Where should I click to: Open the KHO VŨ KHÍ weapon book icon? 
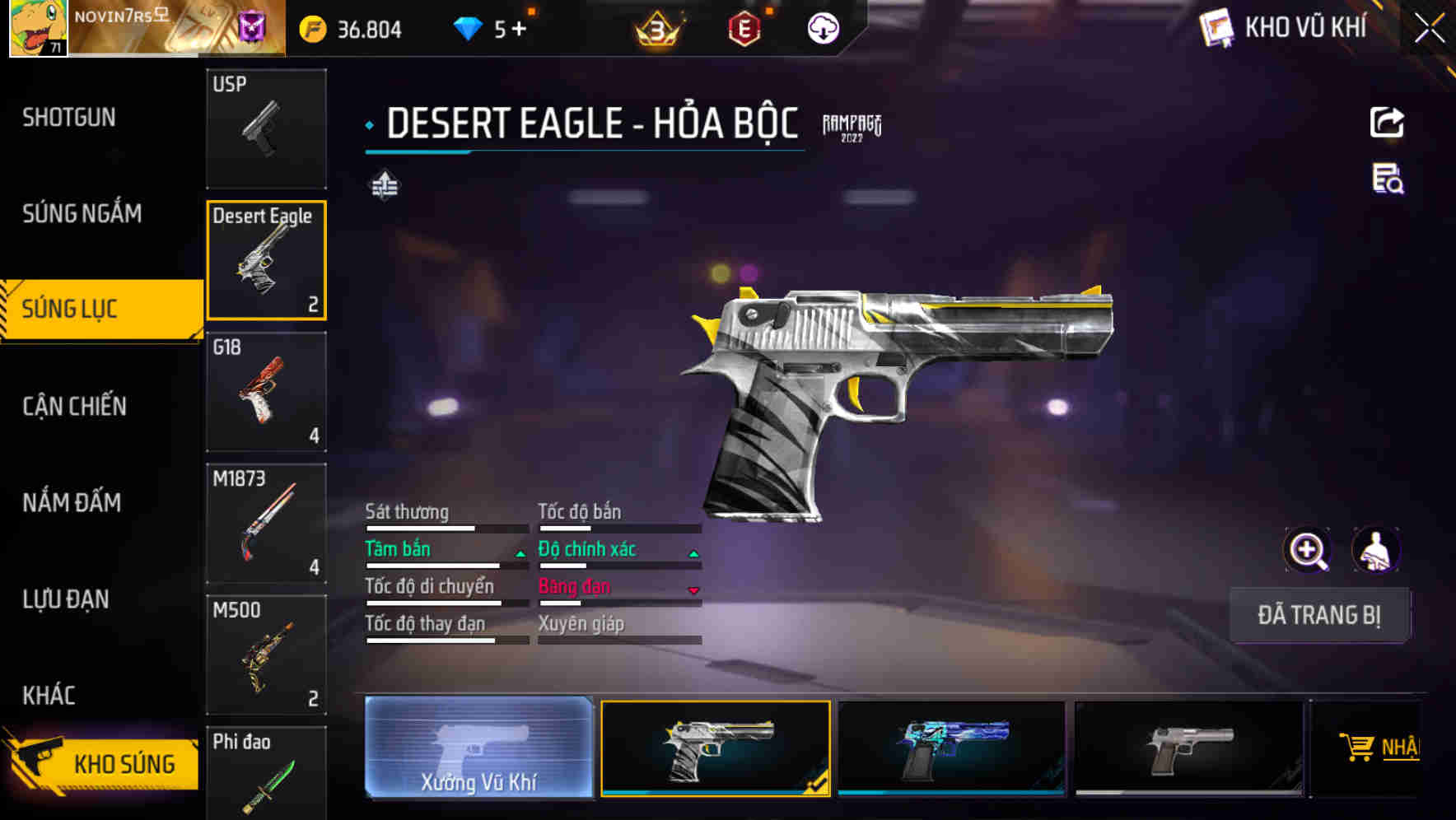1214,27
